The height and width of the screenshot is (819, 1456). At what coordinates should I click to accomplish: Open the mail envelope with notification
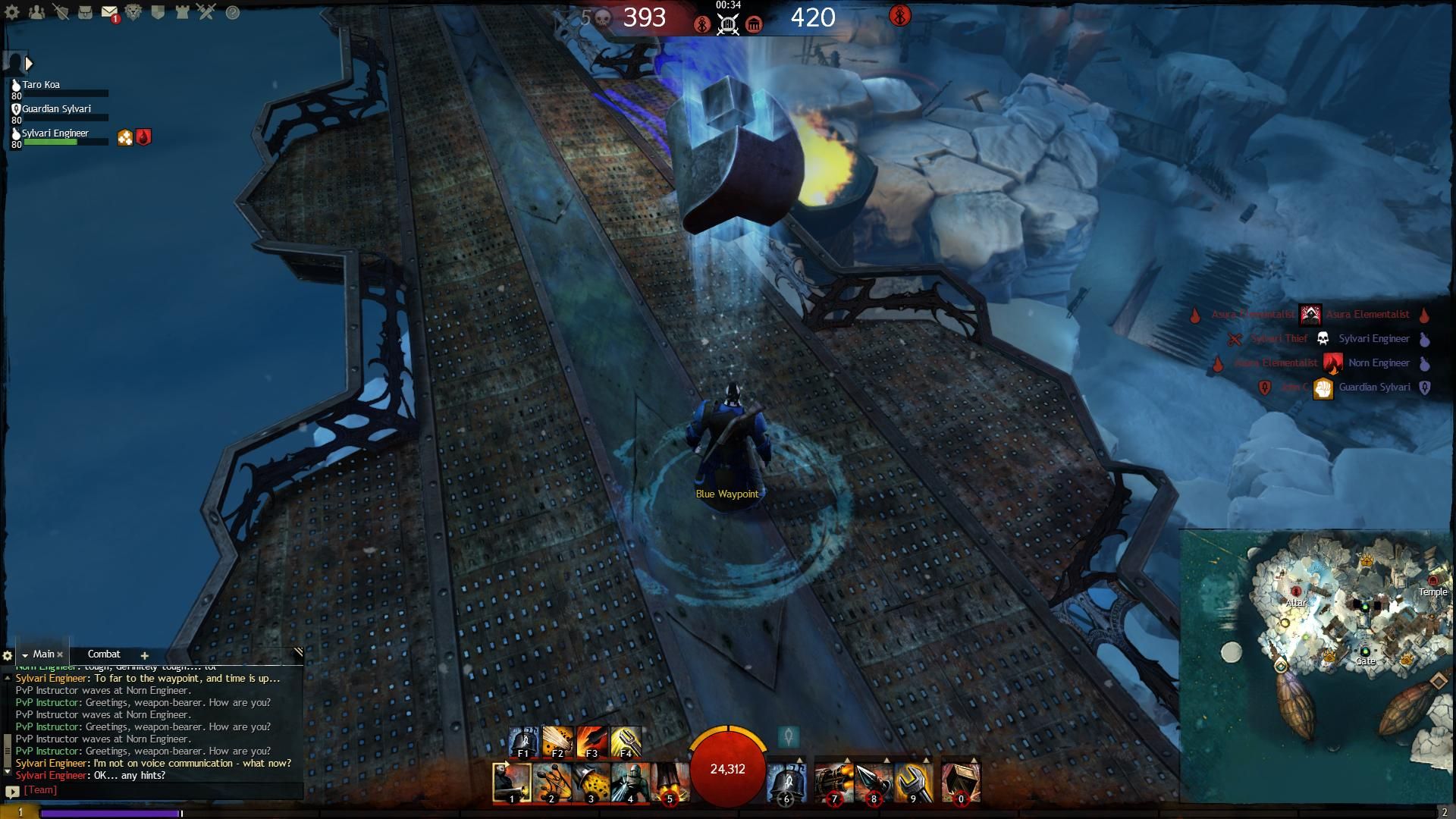click(x=109, y=12)
